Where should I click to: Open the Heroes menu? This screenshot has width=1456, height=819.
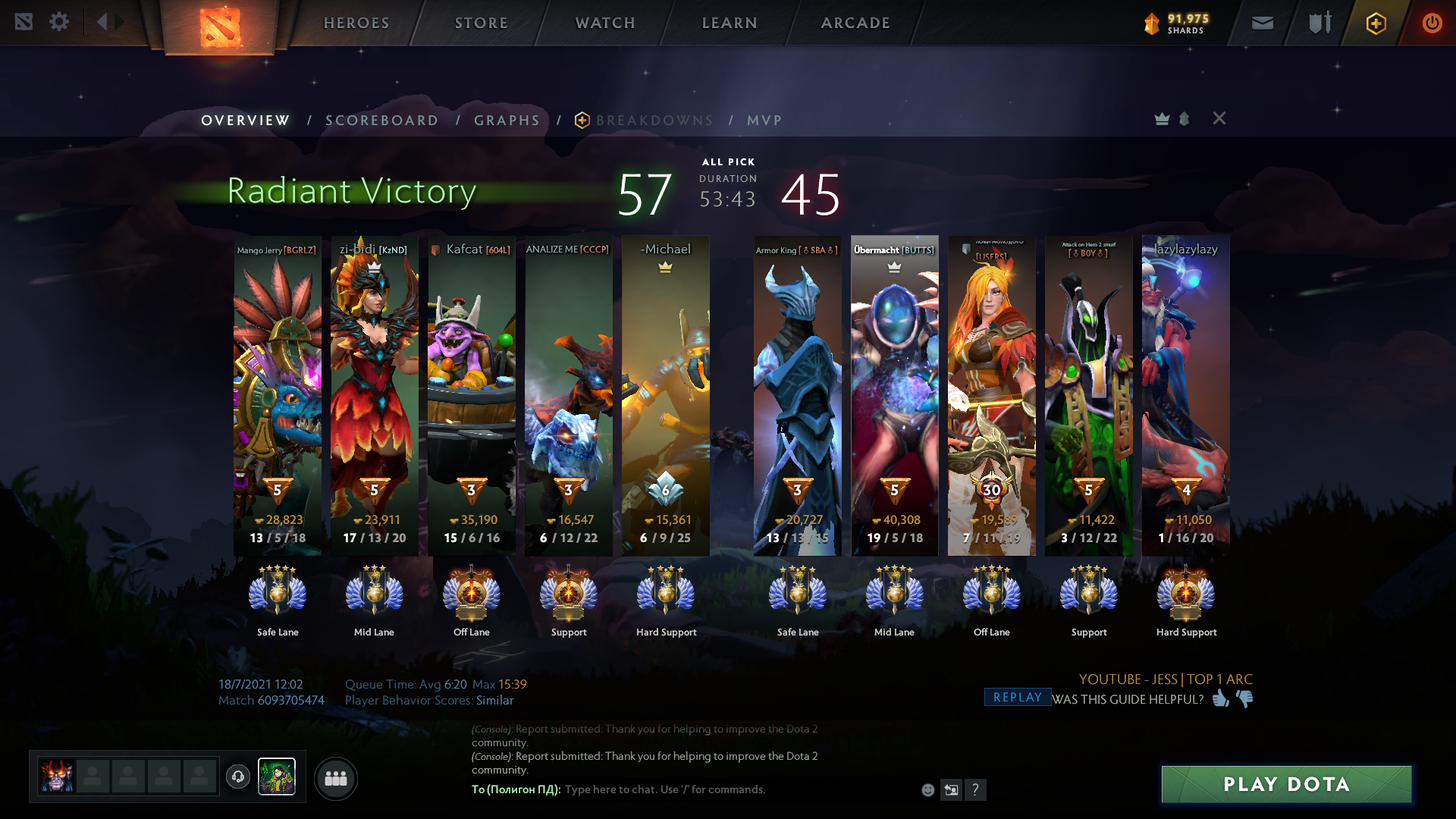(356, 23)
